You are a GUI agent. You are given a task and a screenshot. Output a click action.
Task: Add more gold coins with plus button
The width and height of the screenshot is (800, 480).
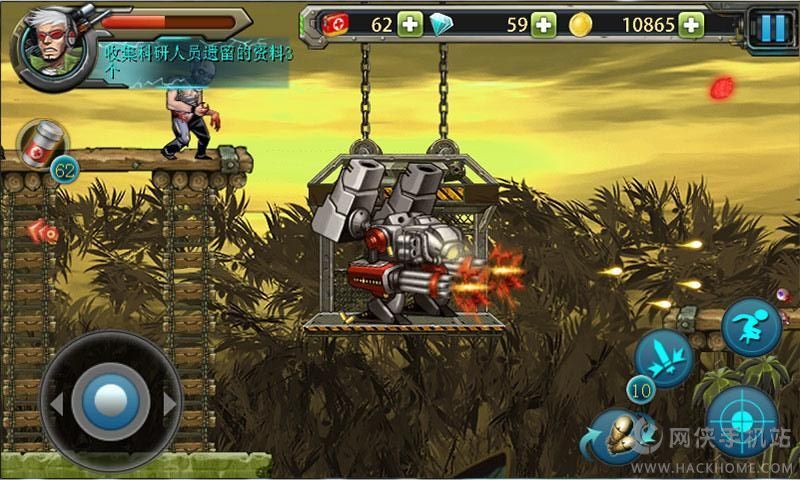(690, 25)
